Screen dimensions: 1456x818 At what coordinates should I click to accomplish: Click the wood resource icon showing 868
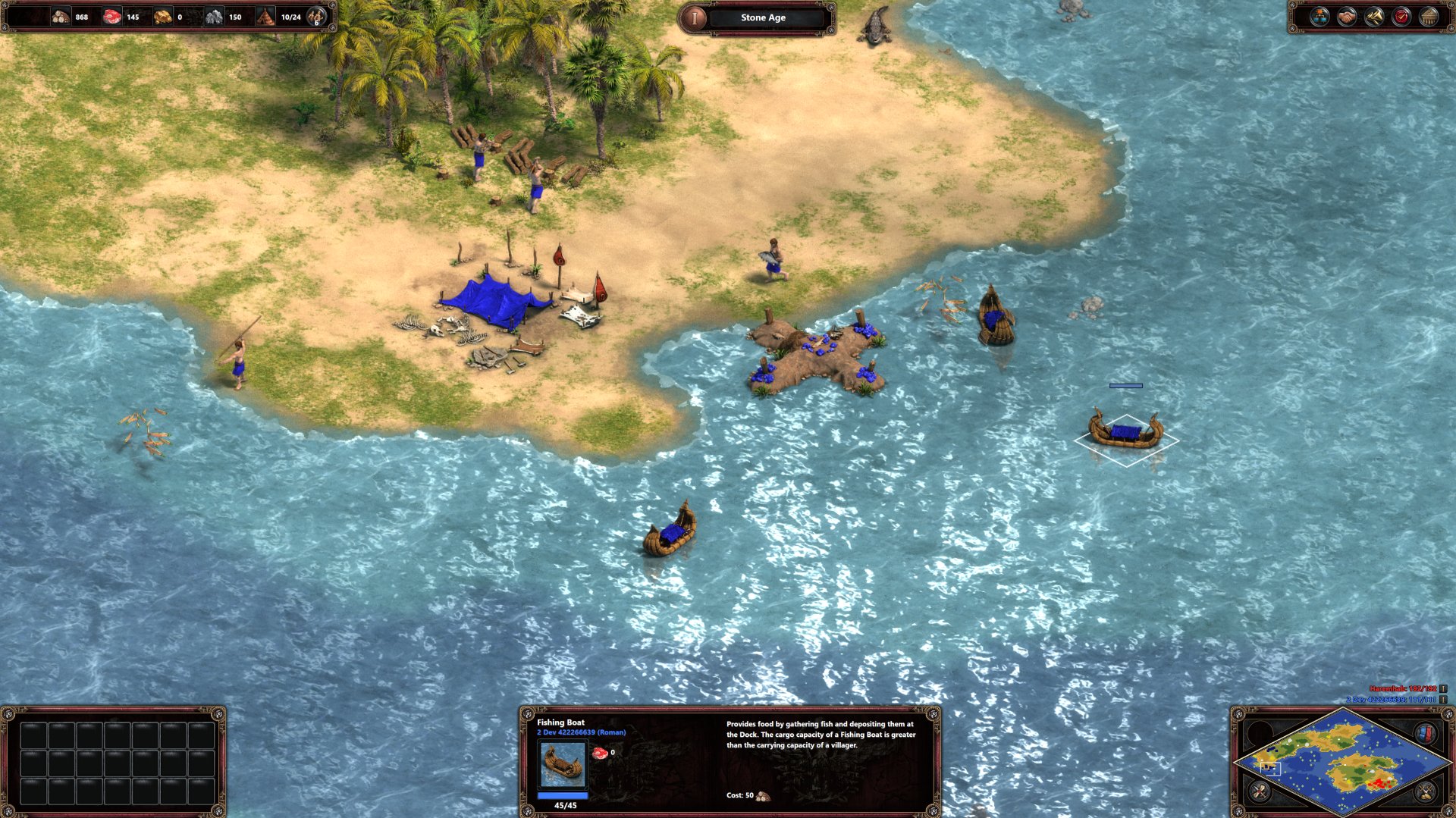pyautogui.click(x=61, y=17)
